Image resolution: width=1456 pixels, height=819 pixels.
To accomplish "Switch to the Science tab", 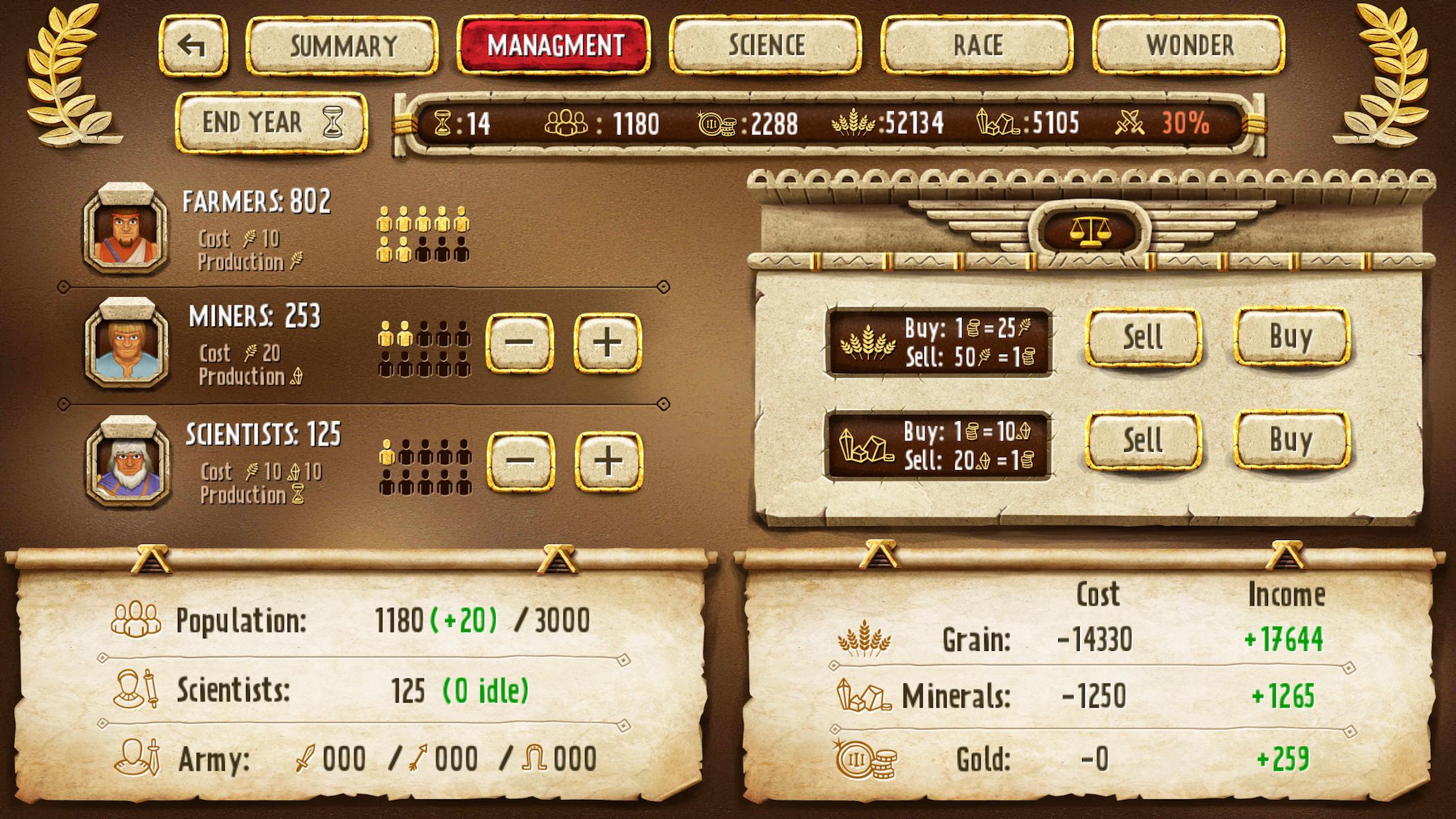I will point(765,45).
